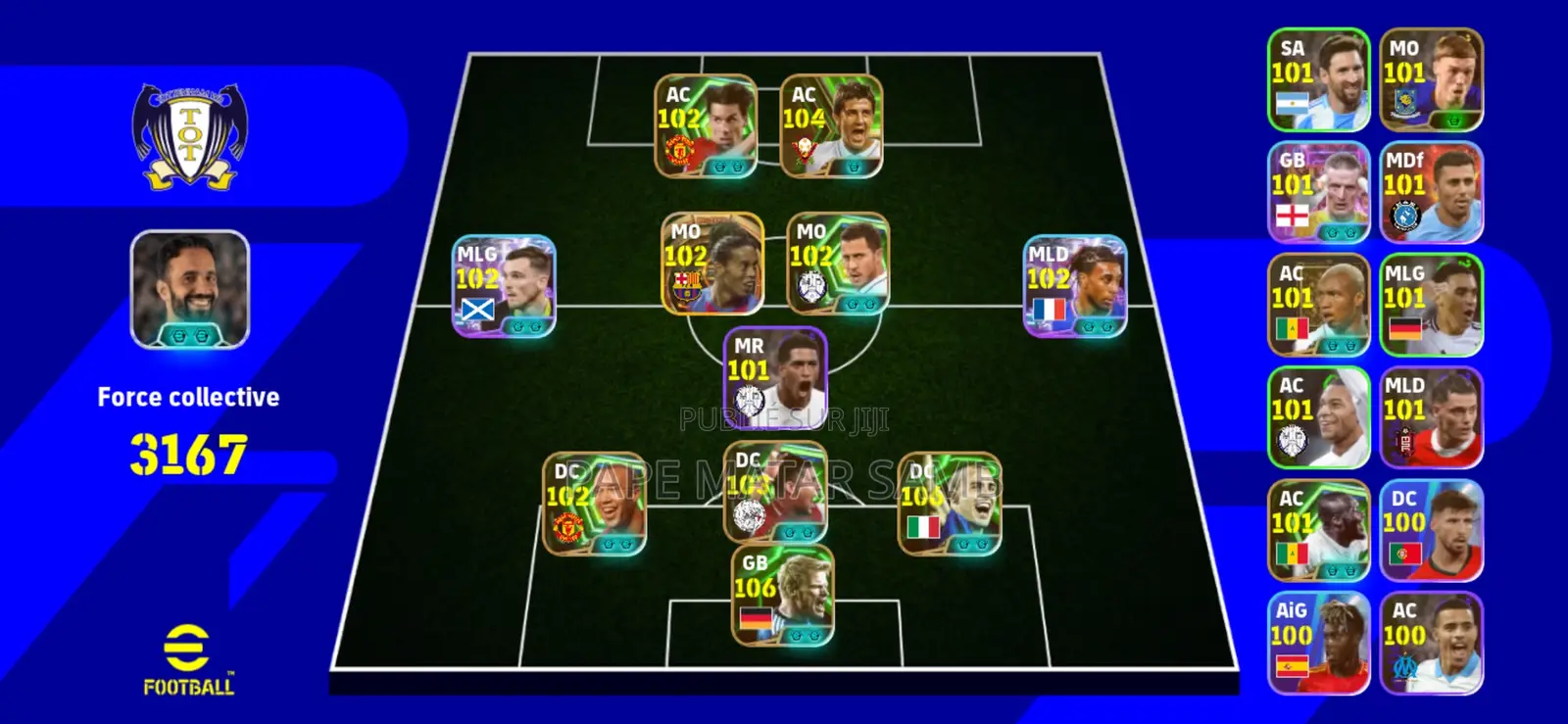The width and height of the screenshot is (1568, 724).
Task: Open the manager portrait
Action: point(189,289)
